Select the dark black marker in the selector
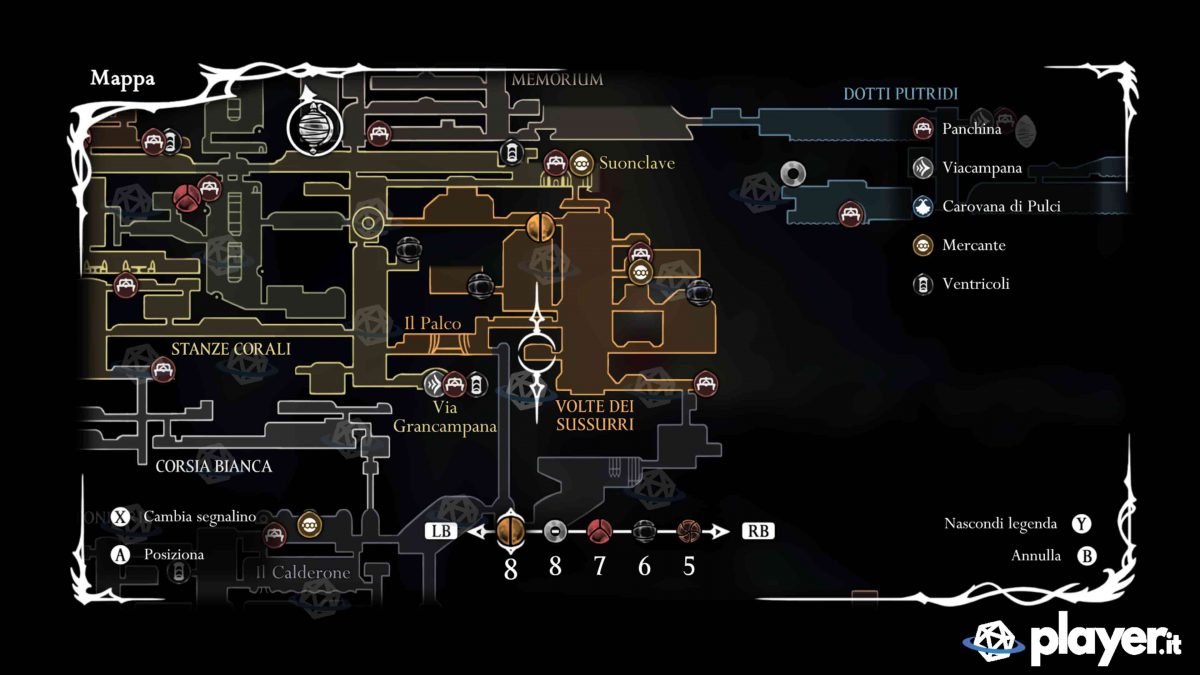This screenshot has height=675, width=1200. [x=644, y=531]
